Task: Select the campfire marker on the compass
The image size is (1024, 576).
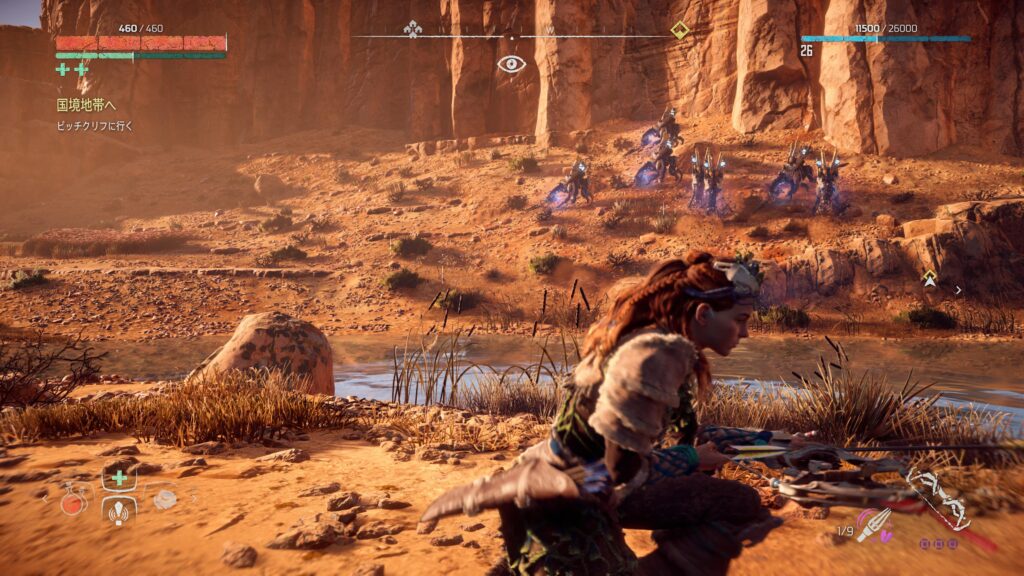Action: point(412,30)
